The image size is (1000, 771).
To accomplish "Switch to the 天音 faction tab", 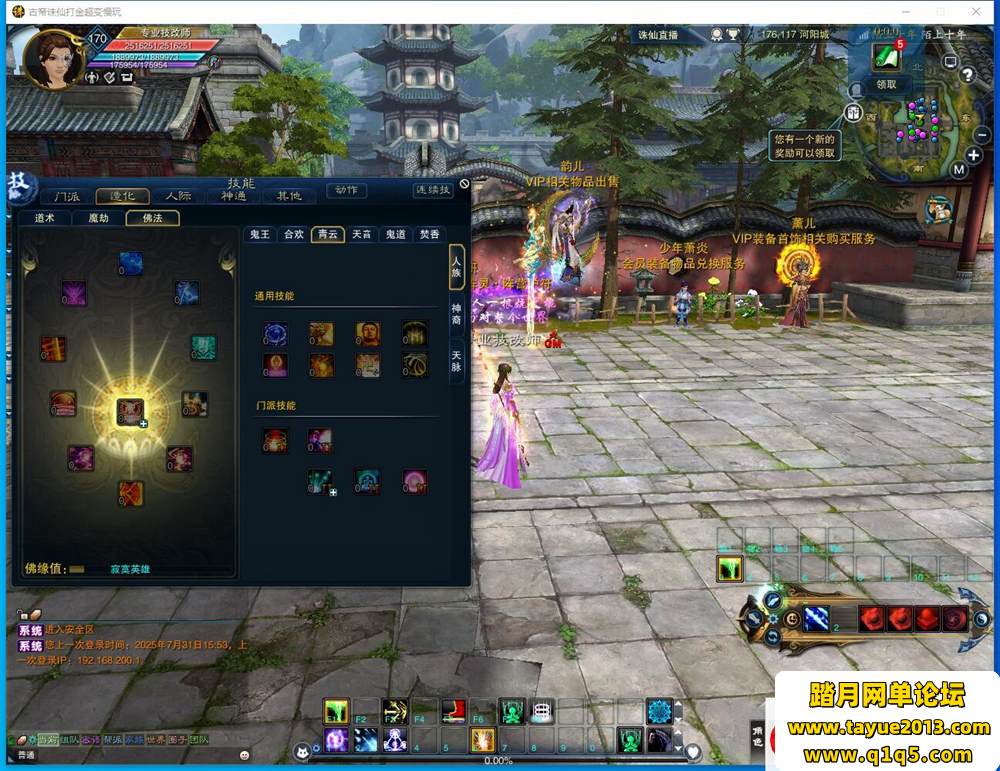I will pyautogui.click(x=361, y=234).
